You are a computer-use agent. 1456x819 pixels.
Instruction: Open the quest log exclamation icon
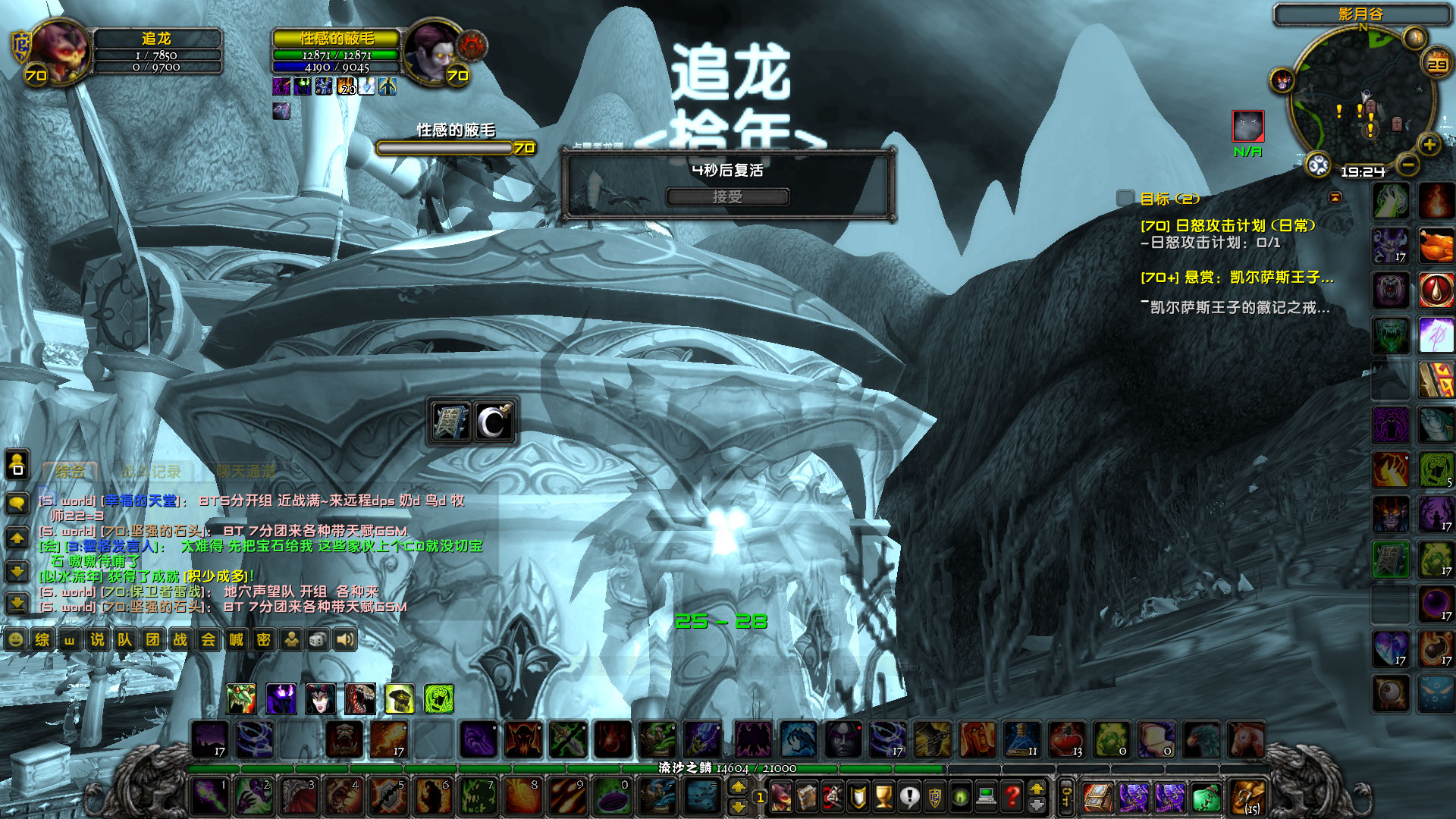[910, 796]
